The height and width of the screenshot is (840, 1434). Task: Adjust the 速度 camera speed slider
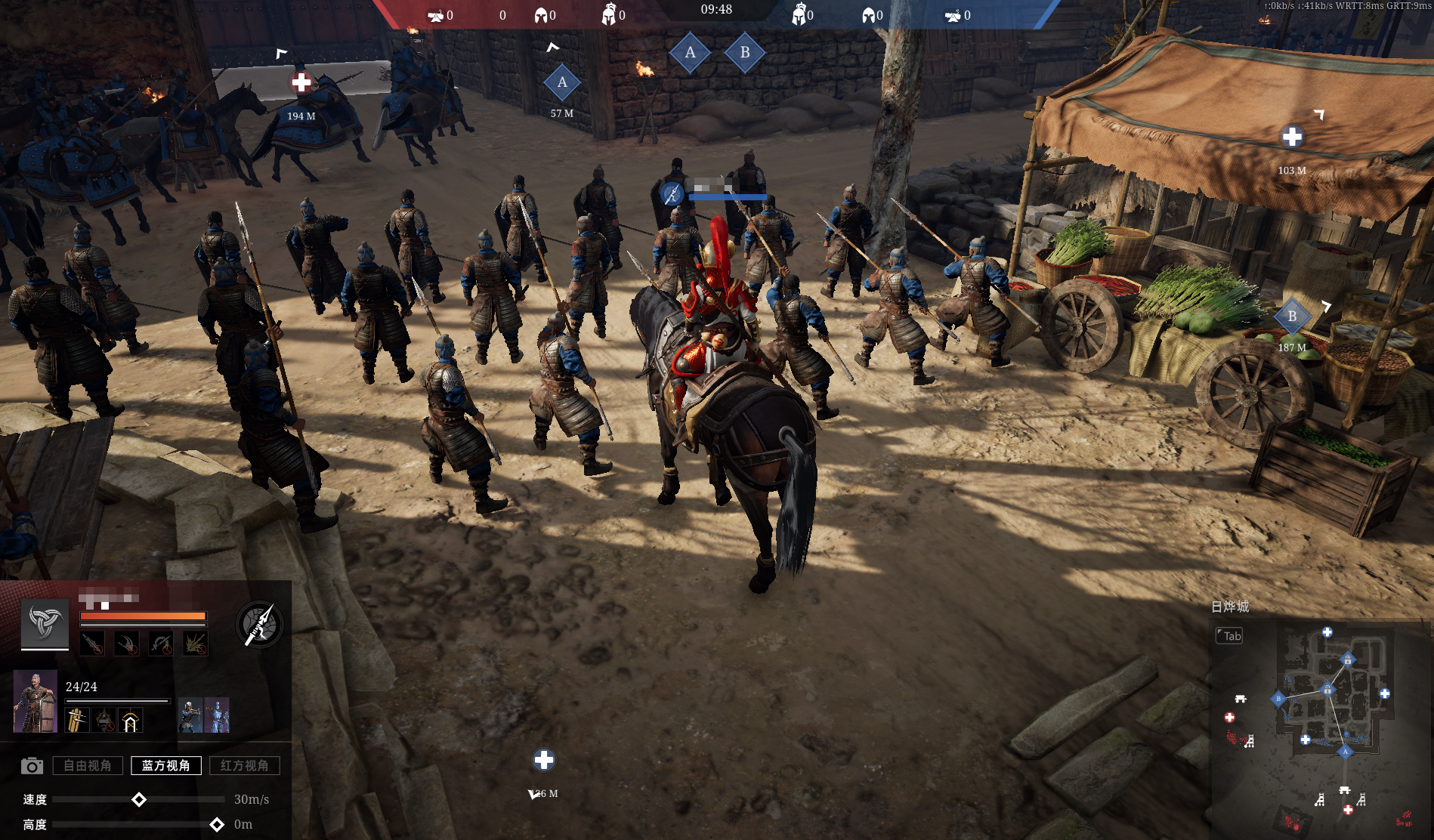pos(139,799)
